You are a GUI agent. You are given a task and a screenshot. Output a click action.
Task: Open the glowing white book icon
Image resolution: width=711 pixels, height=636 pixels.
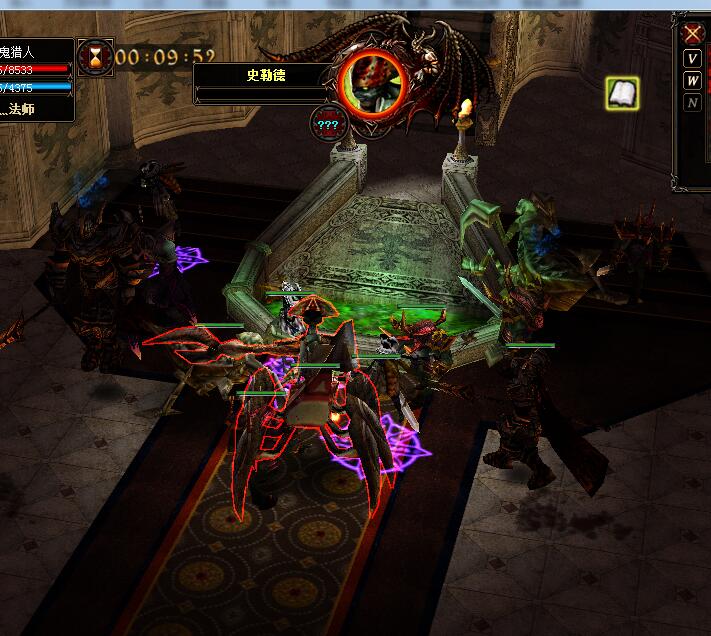click(x=622, y=95)
